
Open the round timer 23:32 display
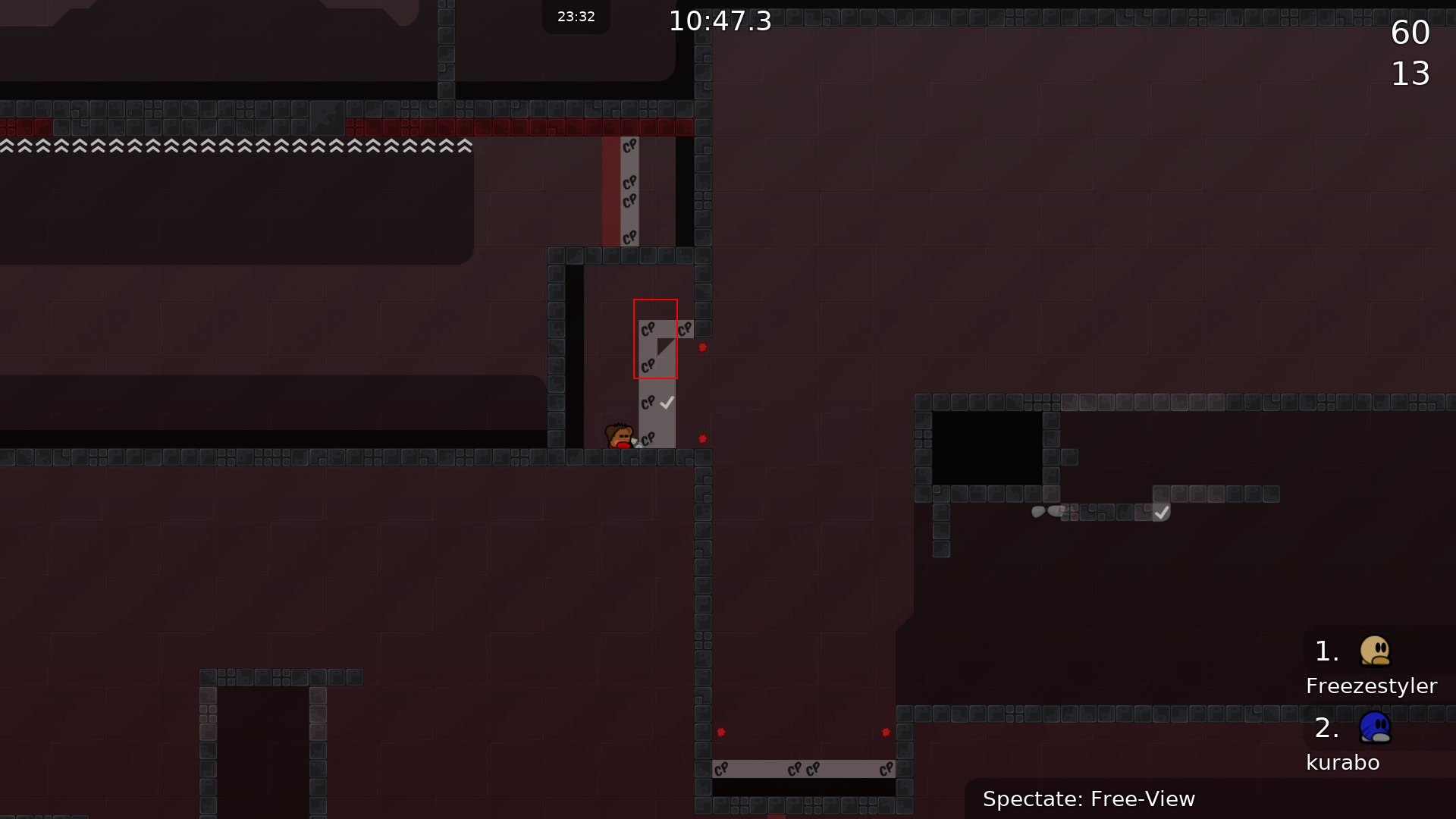coord(576,17)
